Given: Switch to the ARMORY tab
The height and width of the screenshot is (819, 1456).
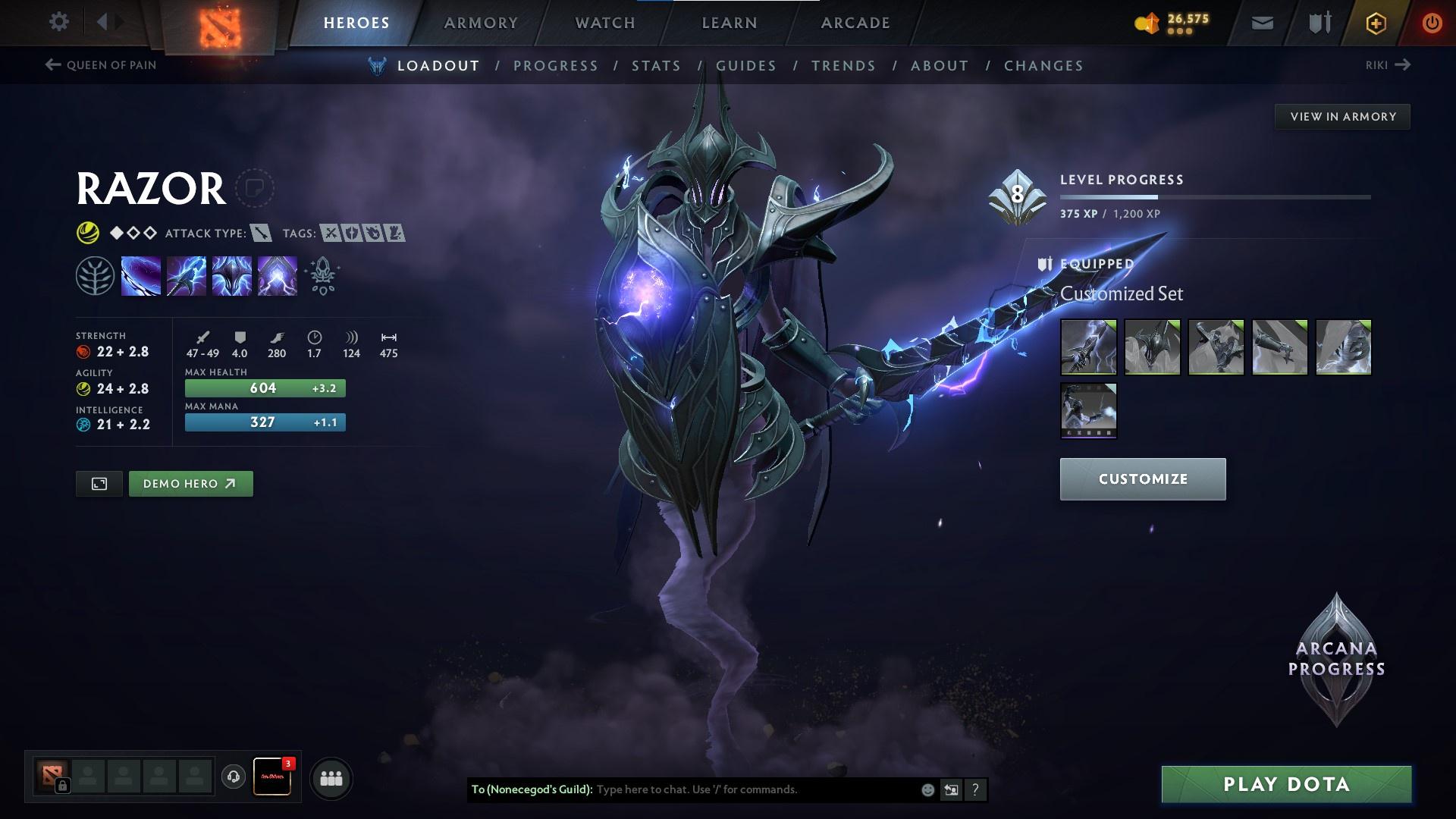Looking at the screenshot, I should point(482,22).
